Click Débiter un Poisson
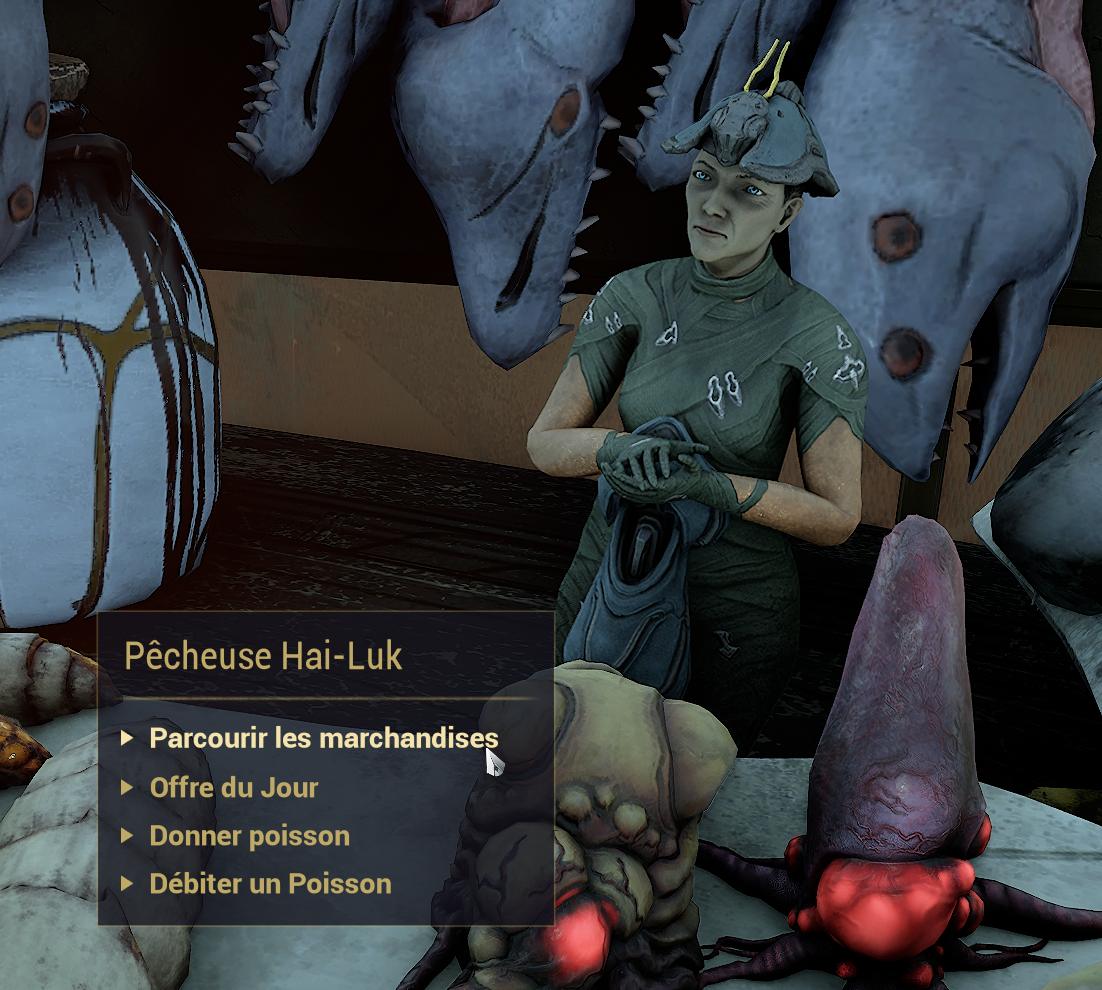 [270, 884]
